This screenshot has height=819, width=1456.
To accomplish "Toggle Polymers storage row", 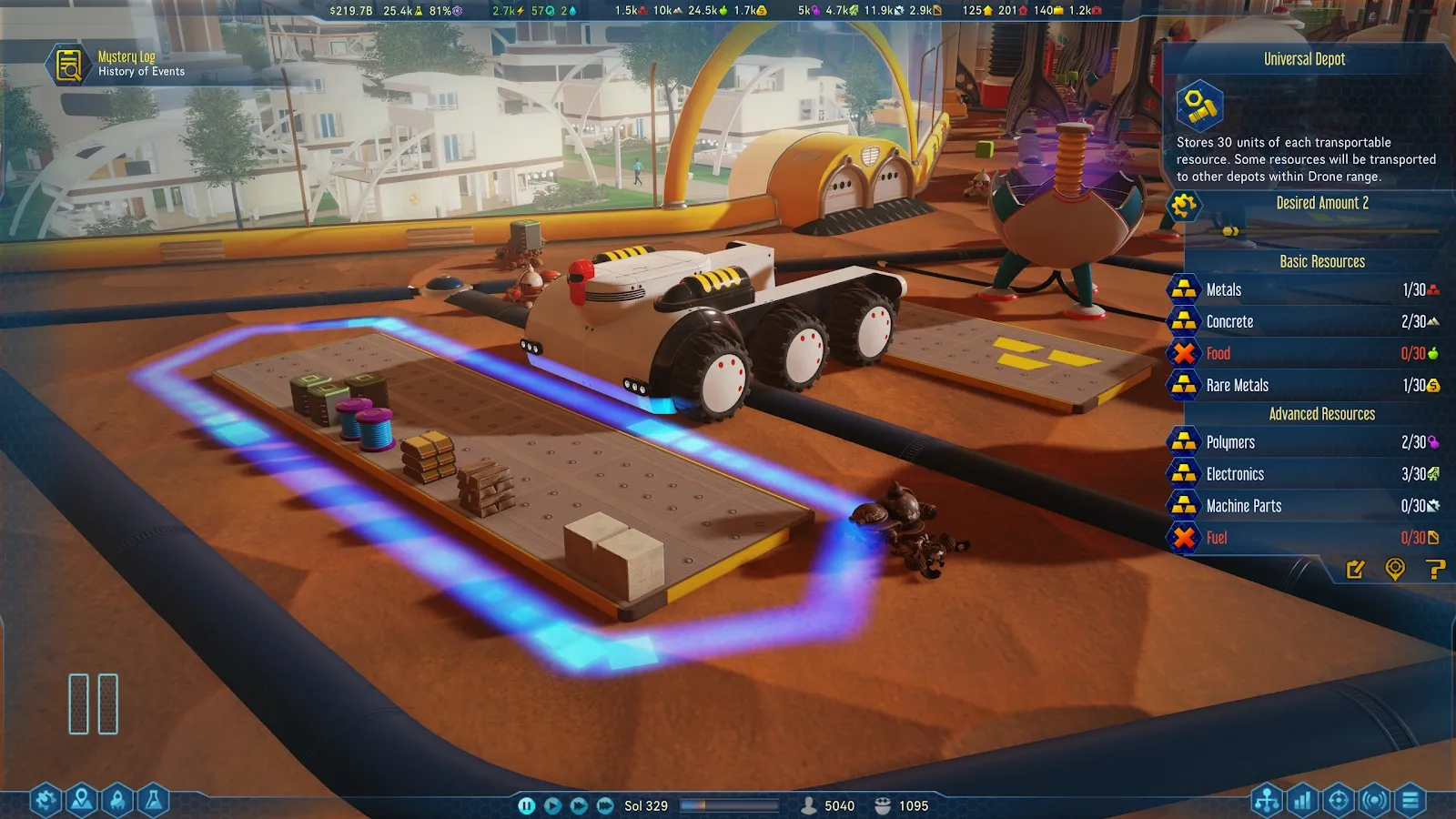I will point(1184,442).
